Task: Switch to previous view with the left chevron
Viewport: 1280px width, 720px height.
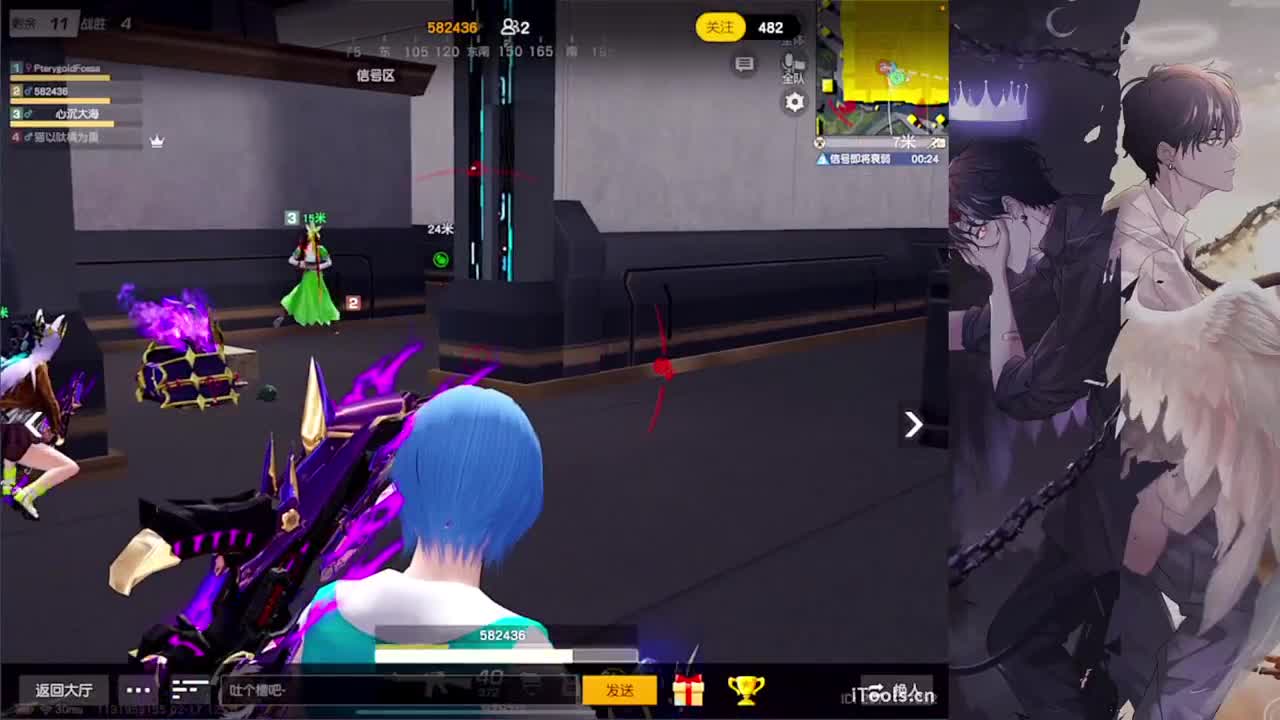Action: click(37, 425)
